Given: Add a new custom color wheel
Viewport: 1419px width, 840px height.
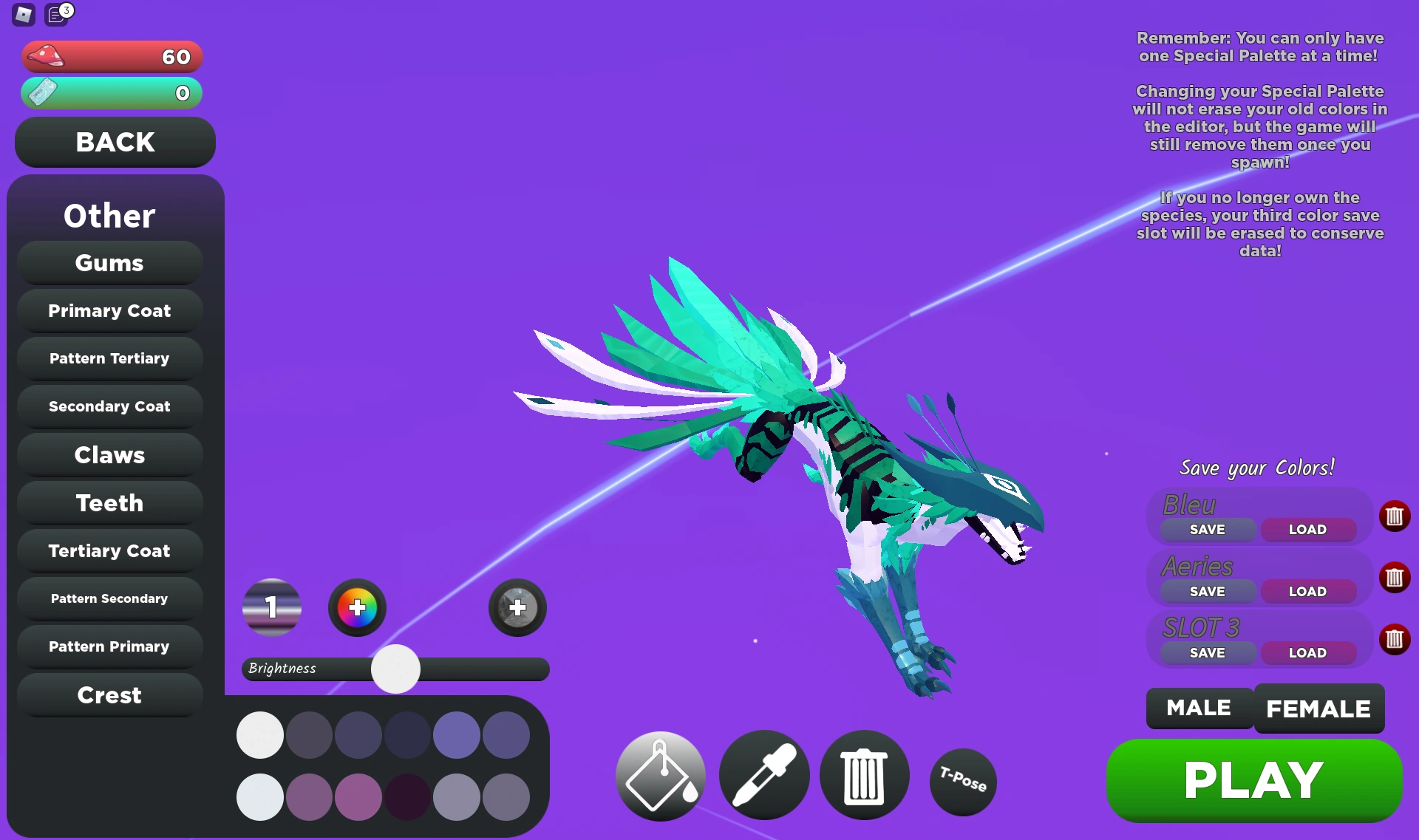Looking at the screenshot, I should (357, 607).
